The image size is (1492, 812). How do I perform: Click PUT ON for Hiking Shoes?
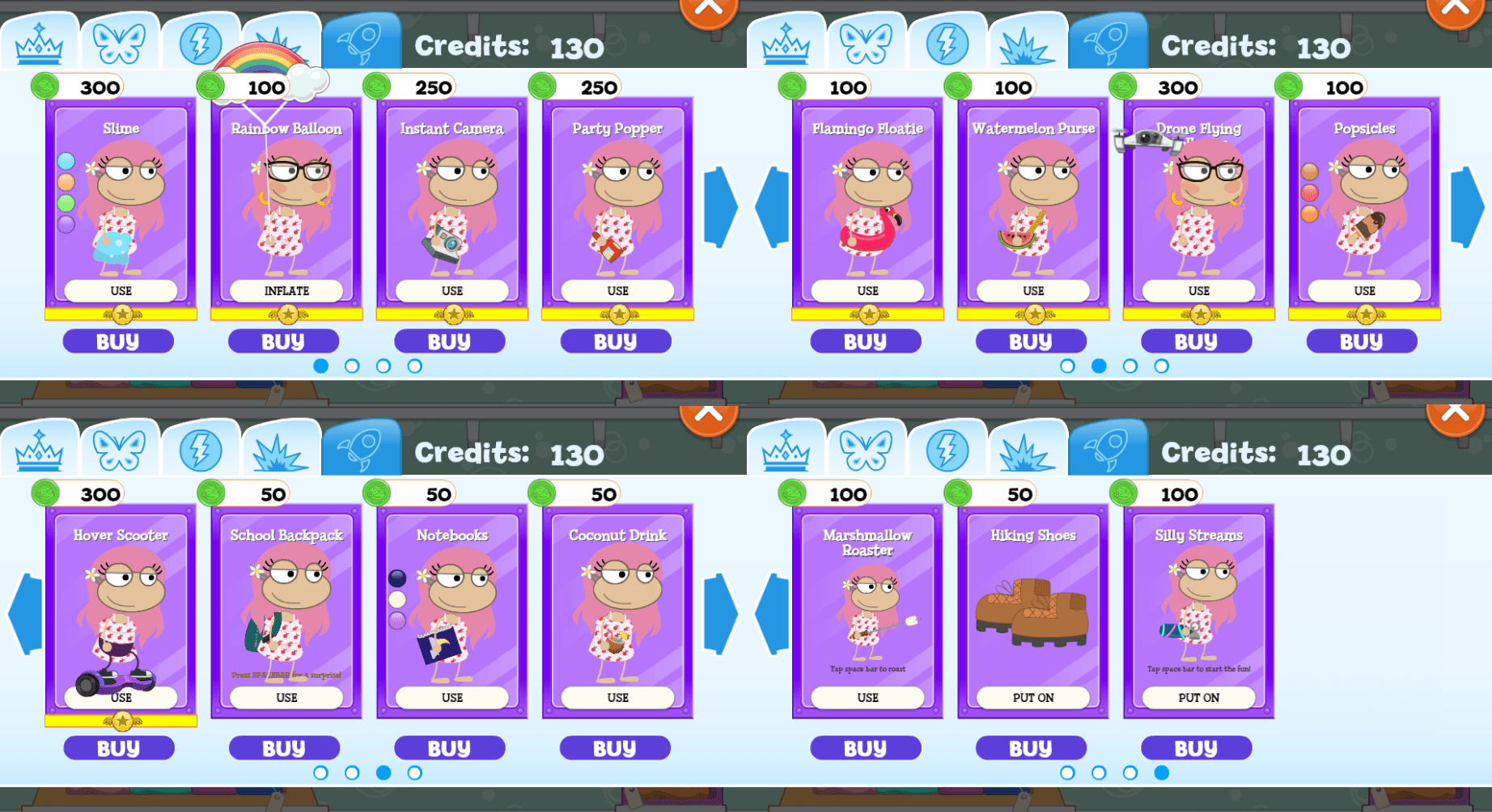click(1031, 696)
